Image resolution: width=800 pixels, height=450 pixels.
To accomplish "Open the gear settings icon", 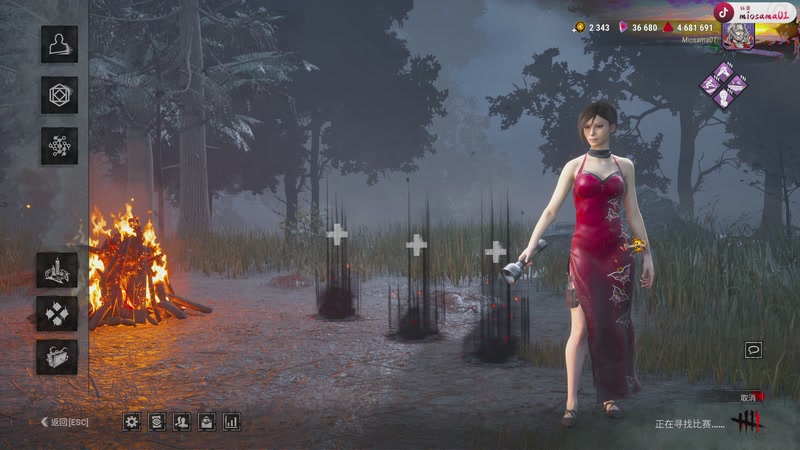I will click(132, 422).
